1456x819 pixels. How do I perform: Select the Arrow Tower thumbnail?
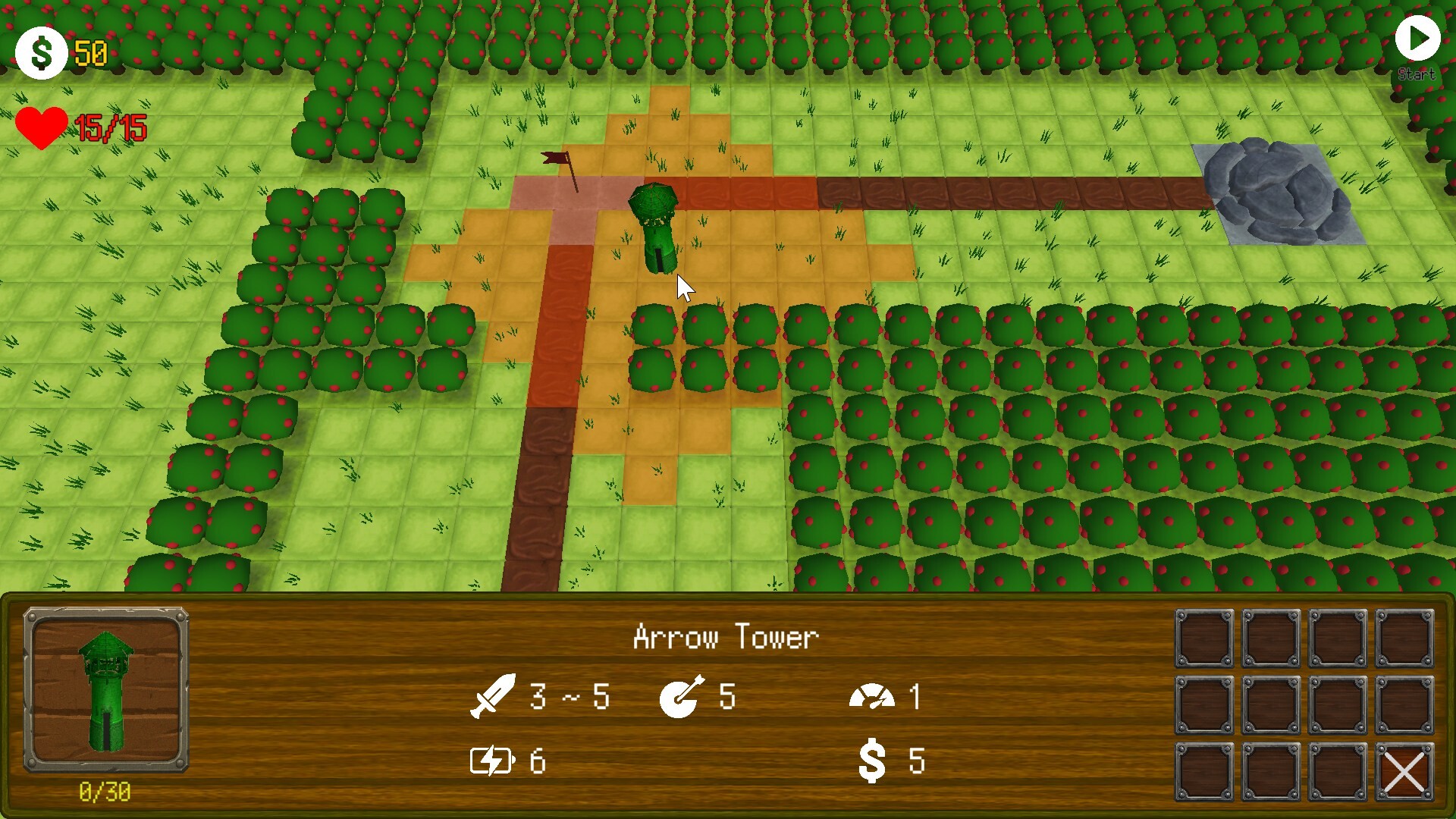(106, 690)
